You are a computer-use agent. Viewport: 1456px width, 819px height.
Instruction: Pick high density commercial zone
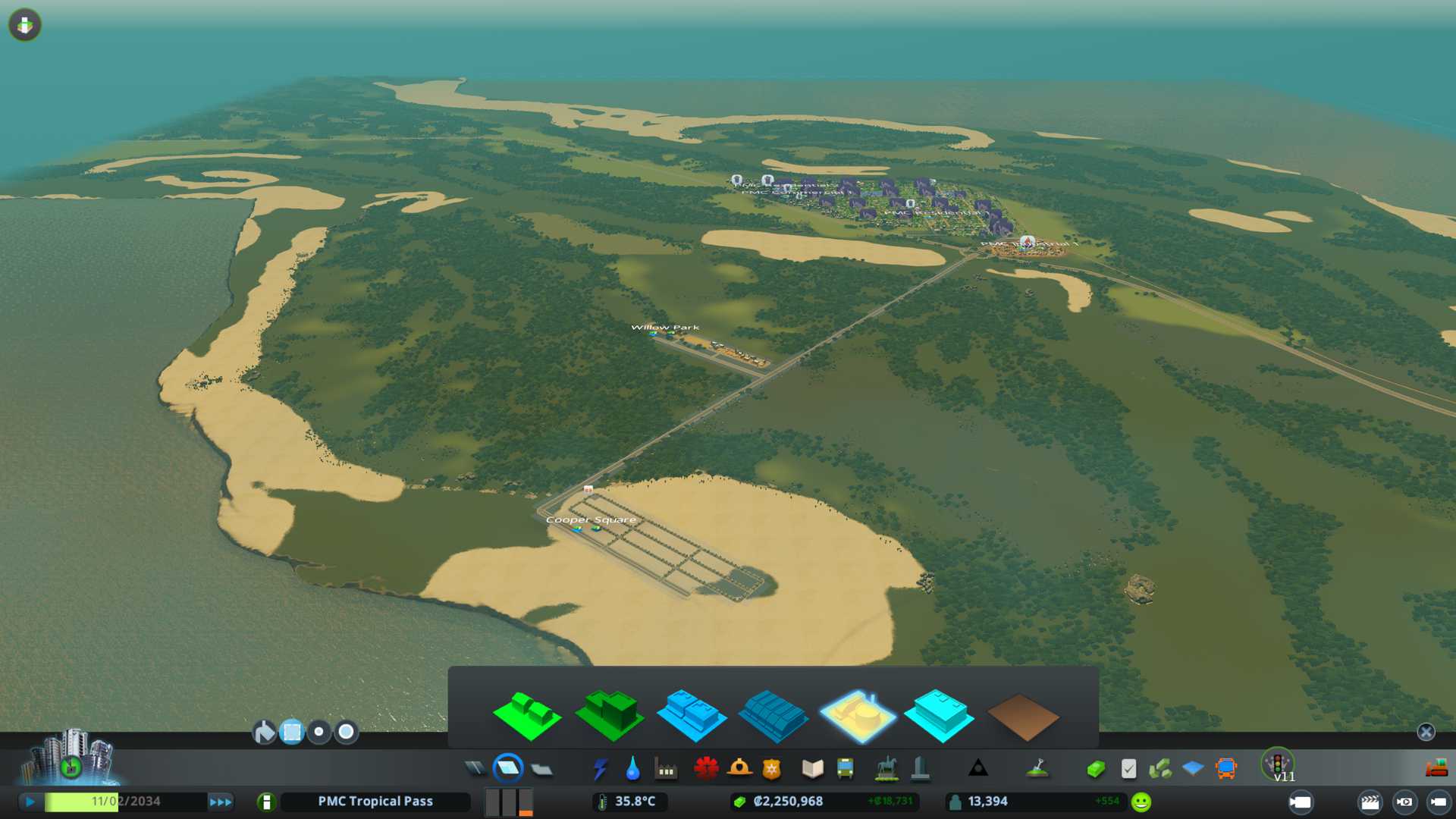pos(773,714)
